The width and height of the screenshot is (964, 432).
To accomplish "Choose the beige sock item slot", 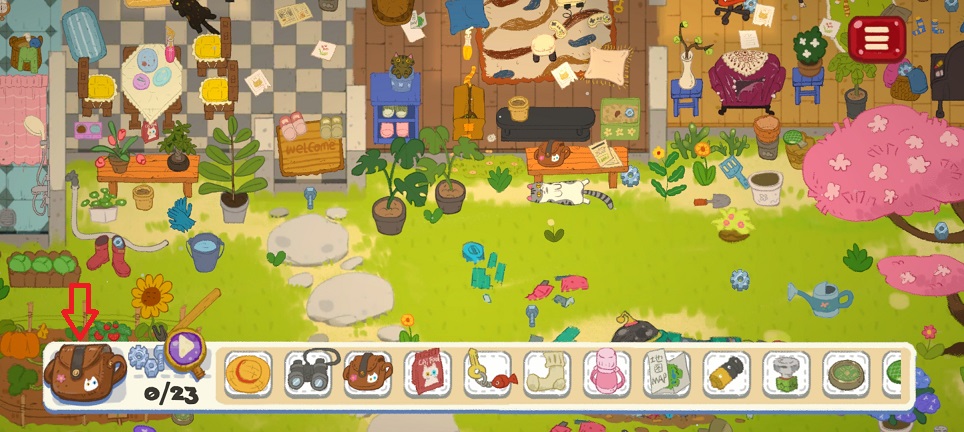I will (547, 374).
